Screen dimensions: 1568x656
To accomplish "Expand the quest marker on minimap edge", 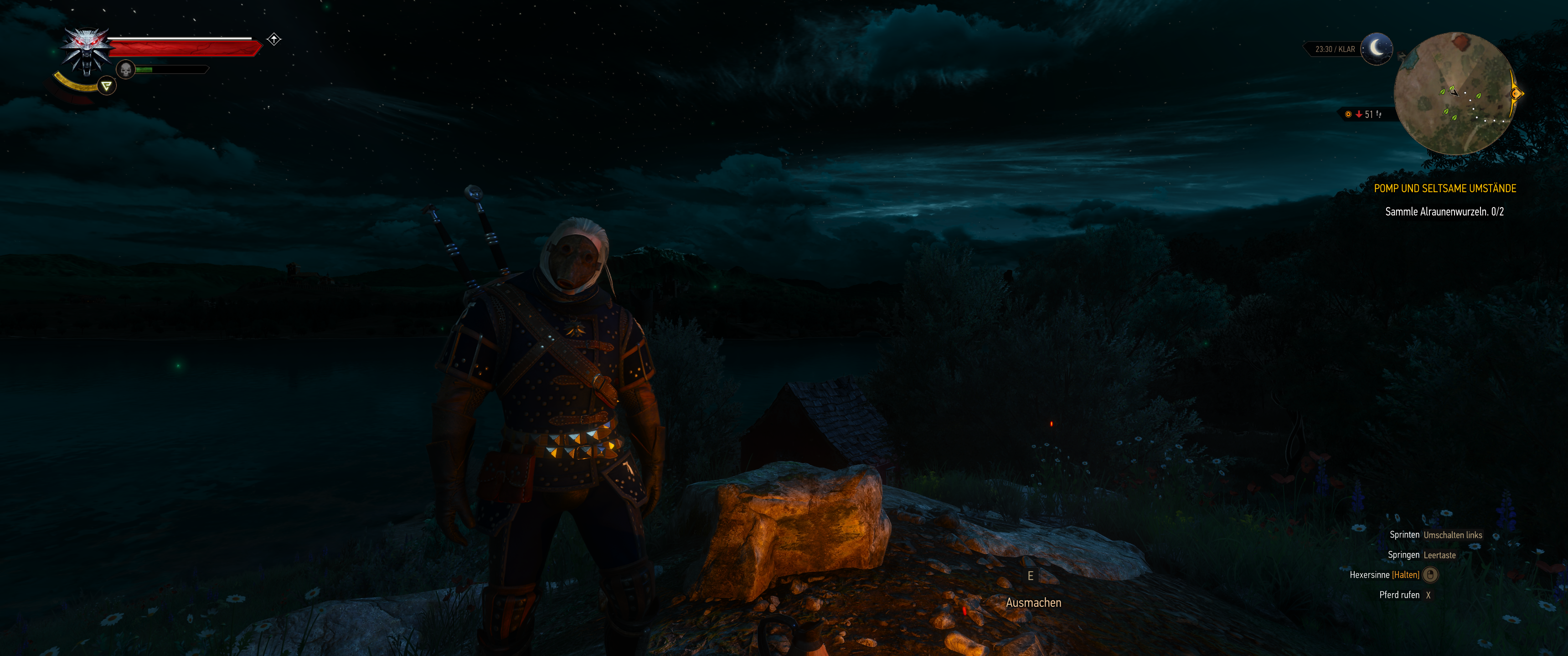I will pos(1515,94).
